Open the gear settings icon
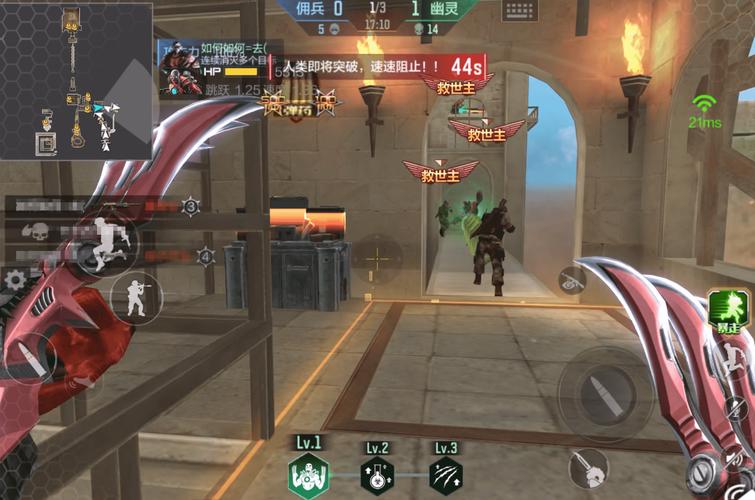The height and width of the screenshot is (500, 755). tap(15, 280)
